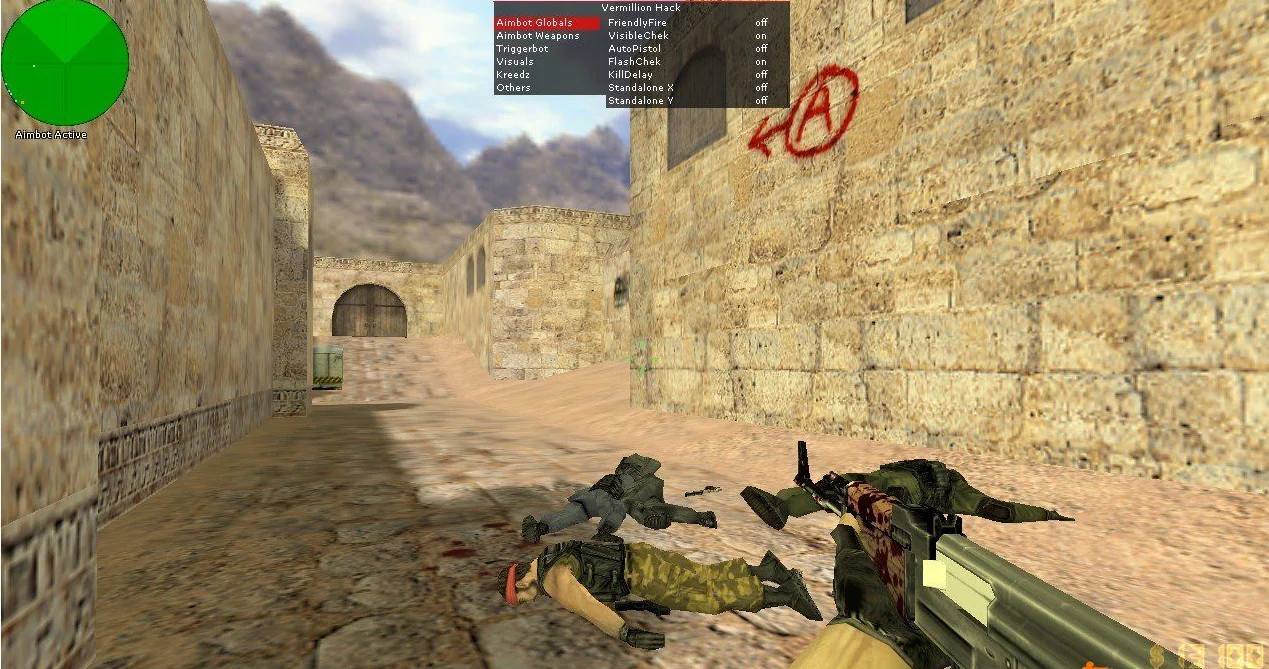Choose the Kreedz menu entry
Screen dimensions: 1269x669
(x=514, y=75)
